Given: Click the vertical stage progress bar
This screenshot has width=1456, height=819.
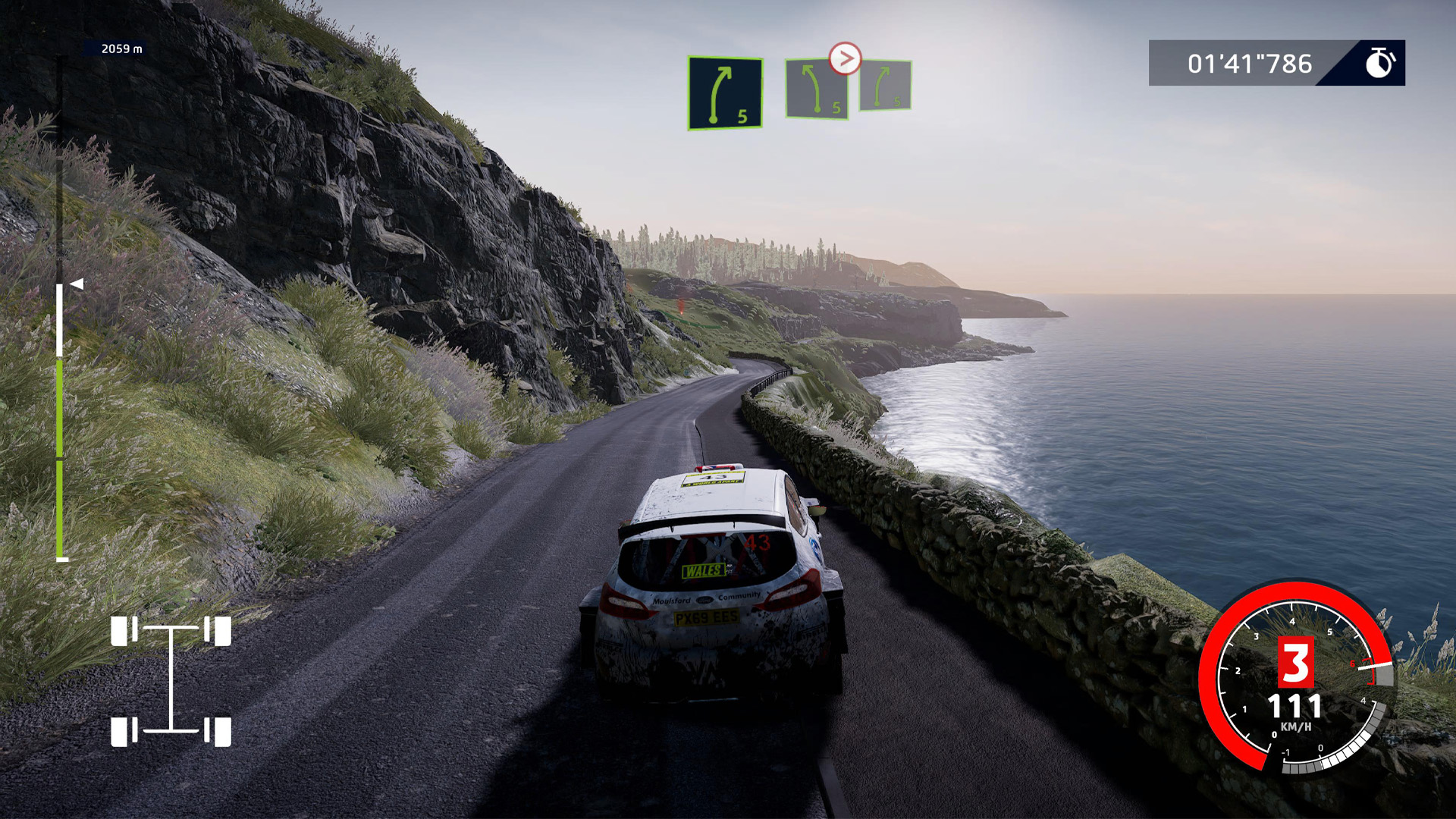Looking at the screenshot, I should pyautogui.click(x=60, y=421).
